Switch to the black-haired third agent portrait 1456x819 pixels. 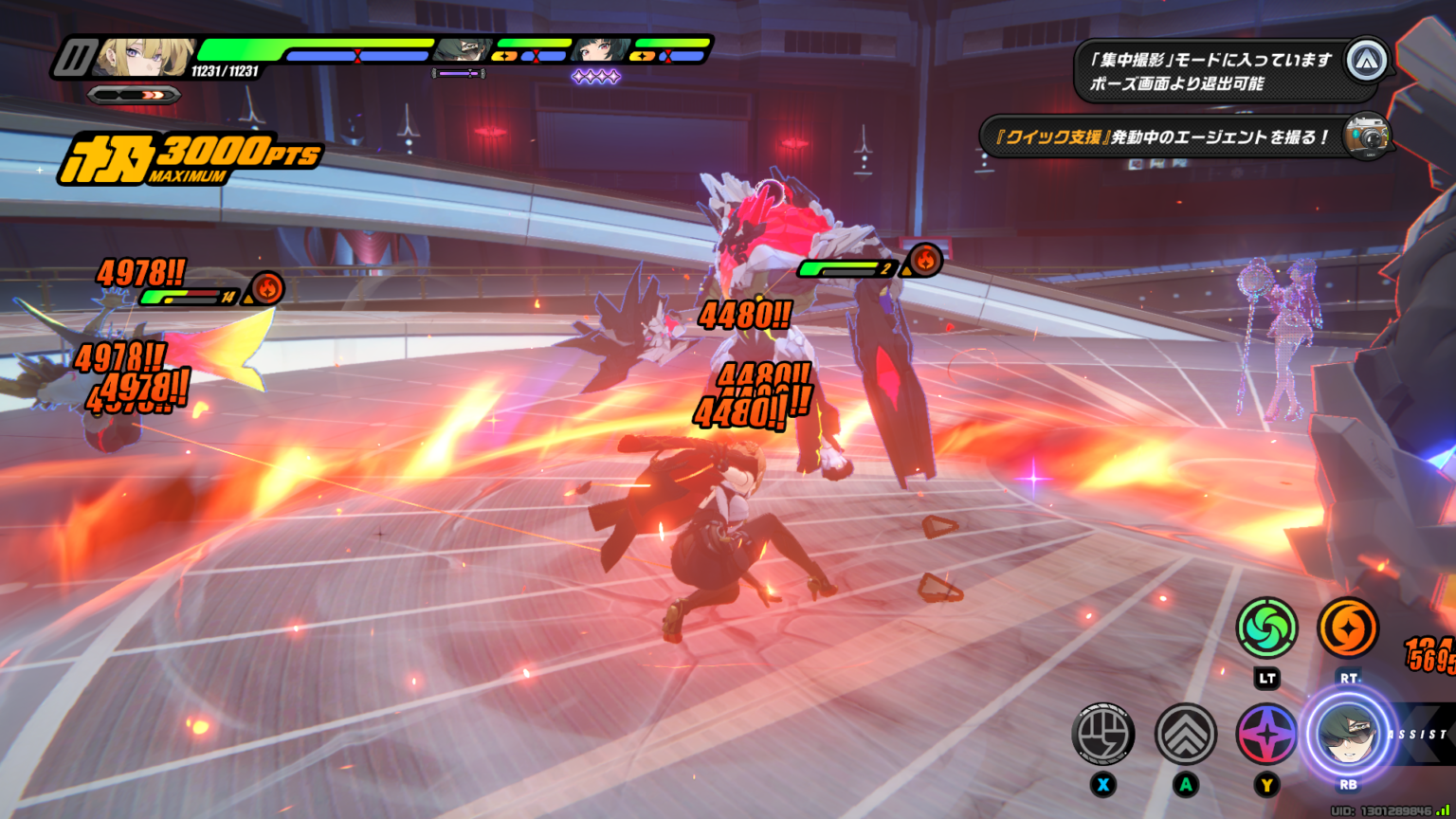click(x=599, y=49)
